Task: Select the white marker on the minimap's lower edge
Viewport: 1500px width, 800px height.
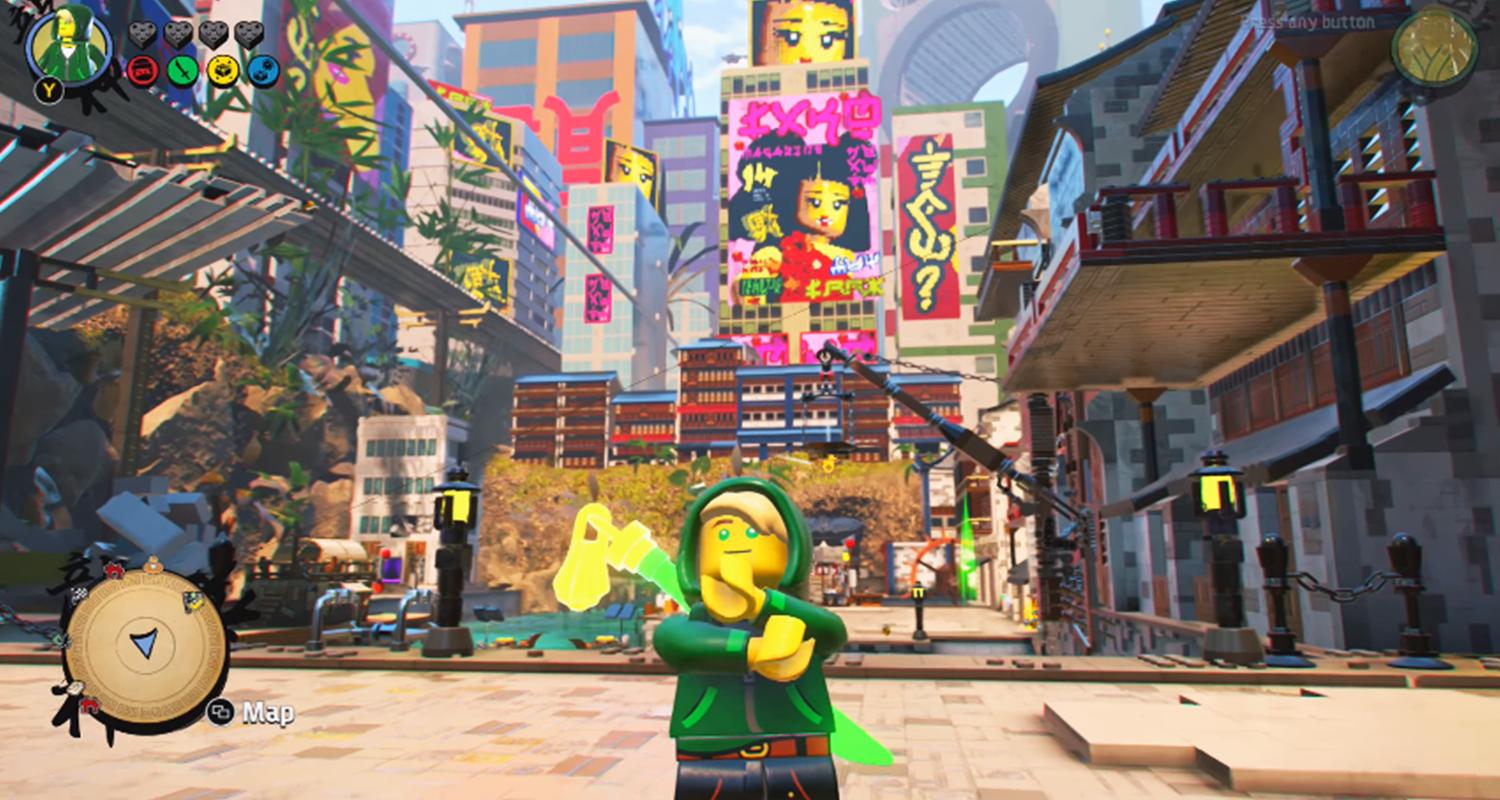Action: (75, 688)
